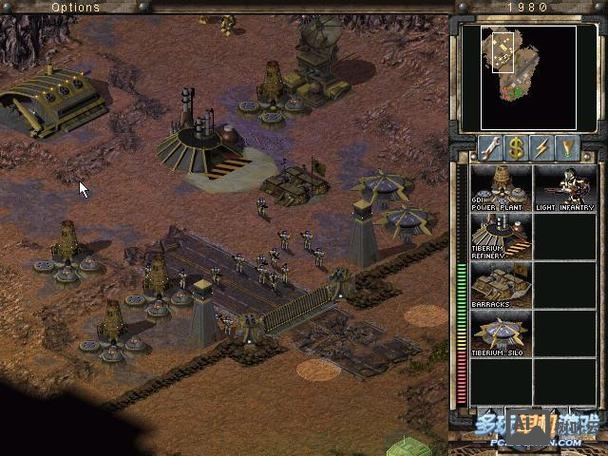Viewport: 608px width, 456px height.
Task: Click the radar minimap
Action: pyautogui.click(x=516, y=64)
